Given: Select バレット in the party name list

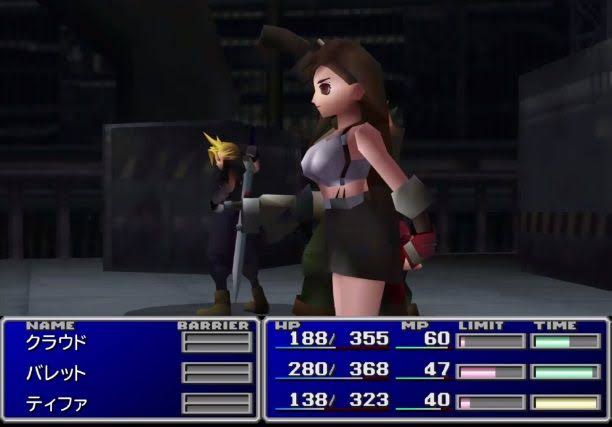Looking at the screenshot, I should (56, 373).
